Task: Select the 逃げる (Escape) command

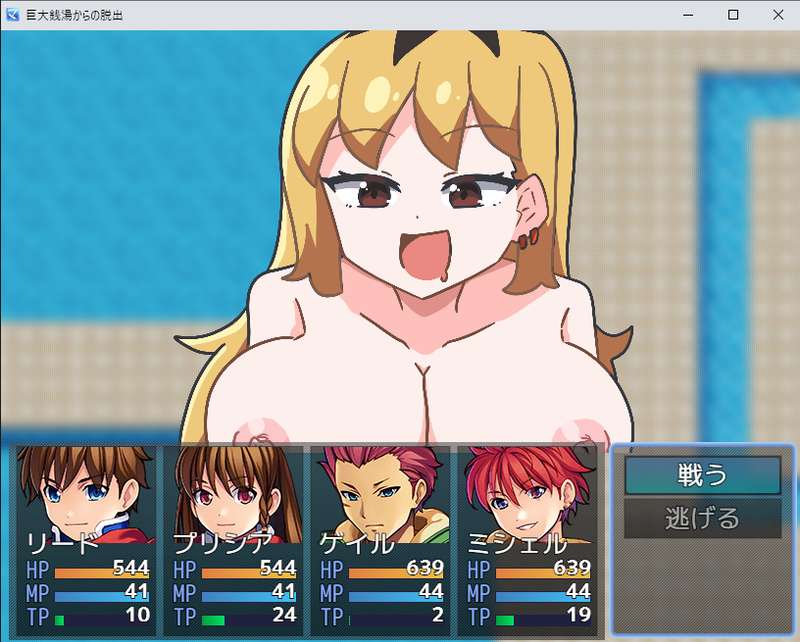Action: coord(703,518)
